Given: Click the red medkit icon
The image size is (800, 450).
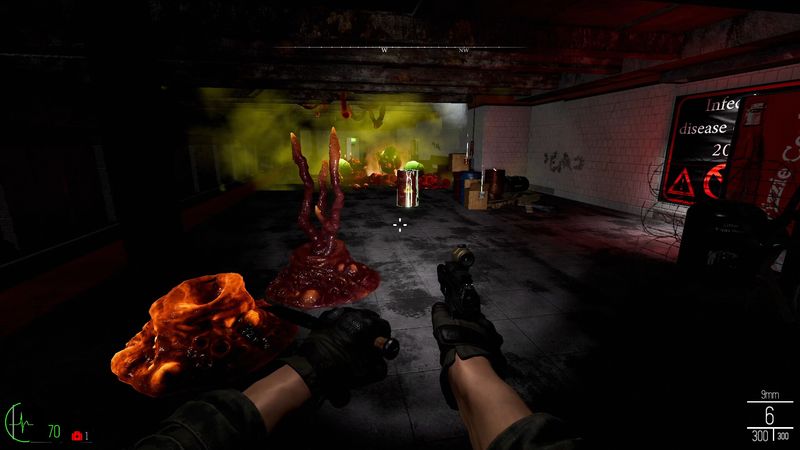Looking at the screenshot, I should pos(76,436).
